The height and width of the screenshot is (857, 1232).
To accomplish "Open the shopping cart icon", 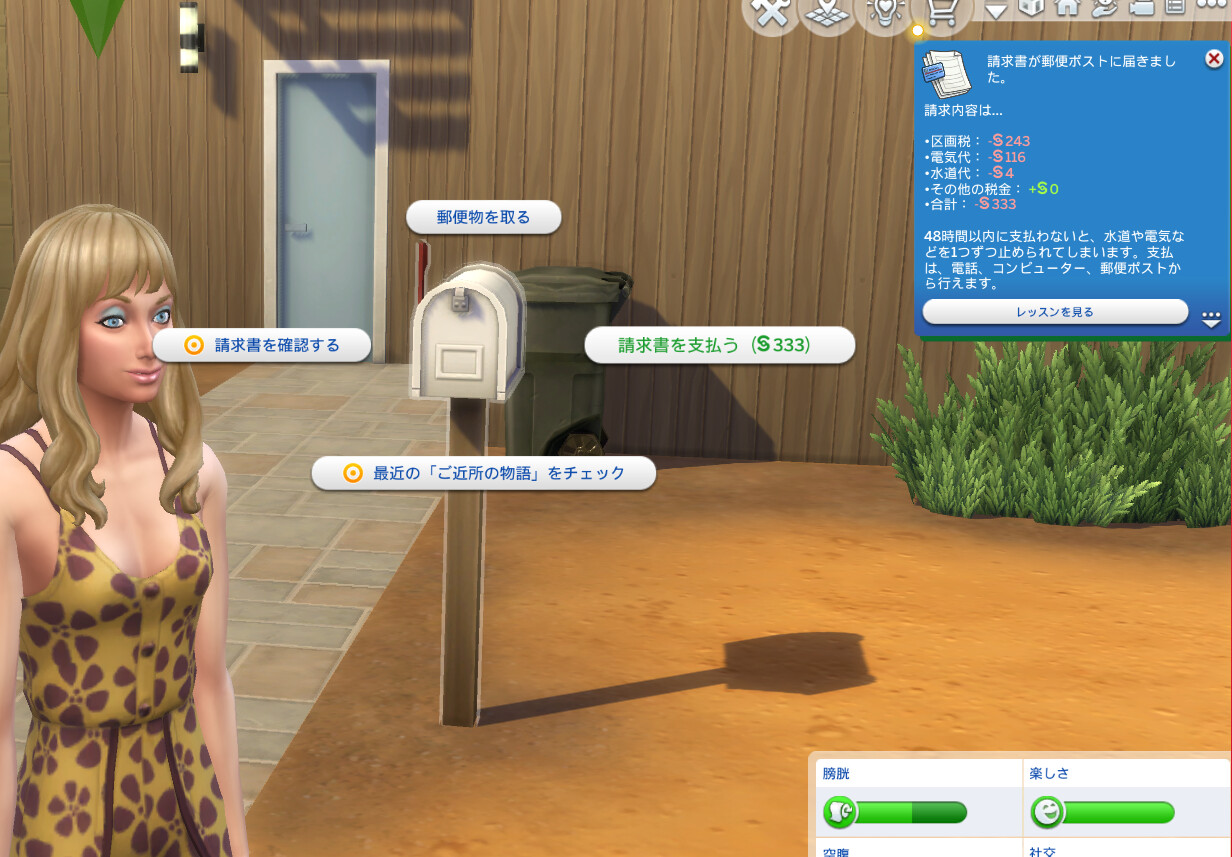I will (x=942, y=12).
